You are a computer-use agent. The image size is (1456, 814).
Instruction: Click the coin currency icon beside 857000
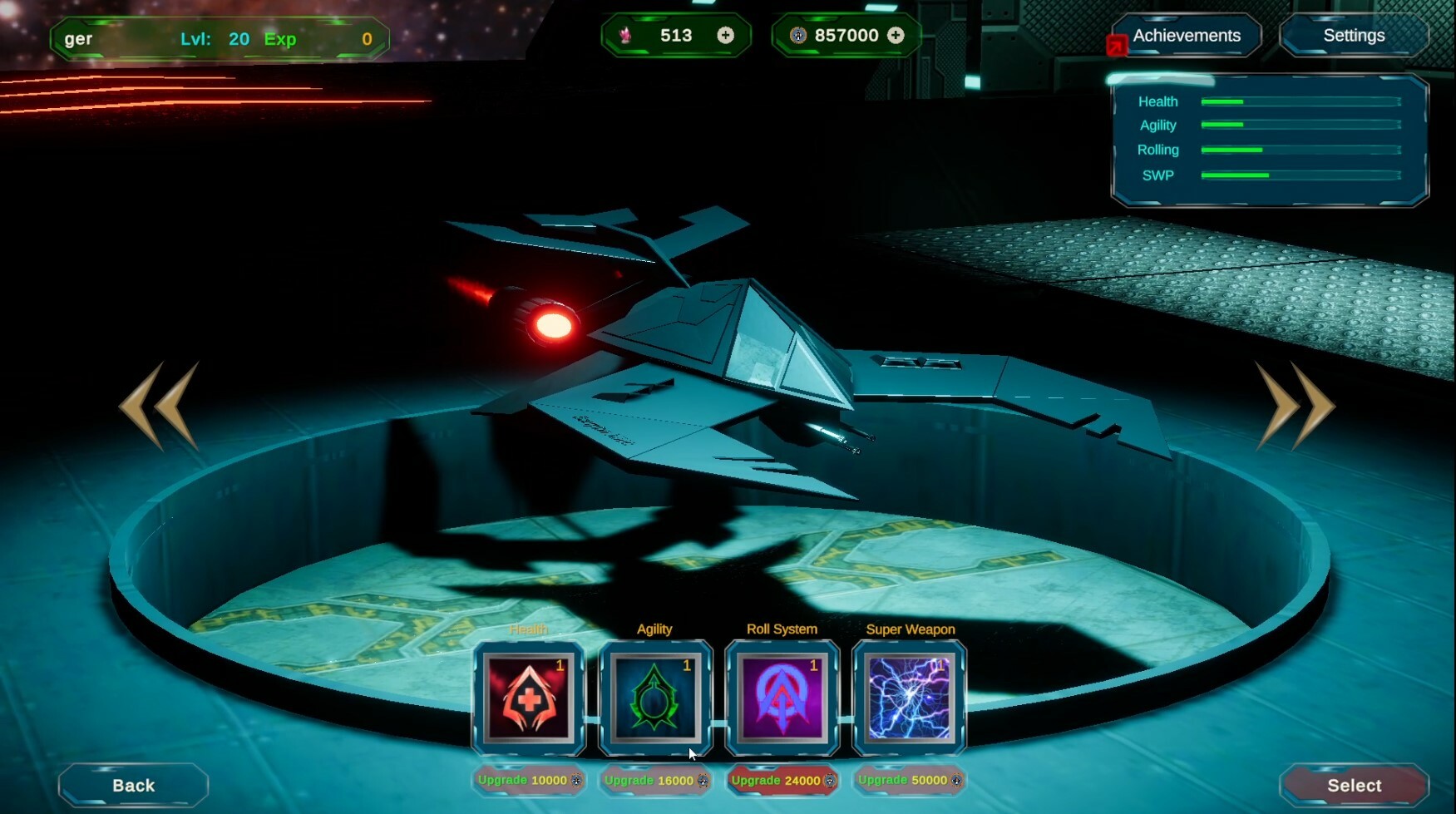point(797,35)
